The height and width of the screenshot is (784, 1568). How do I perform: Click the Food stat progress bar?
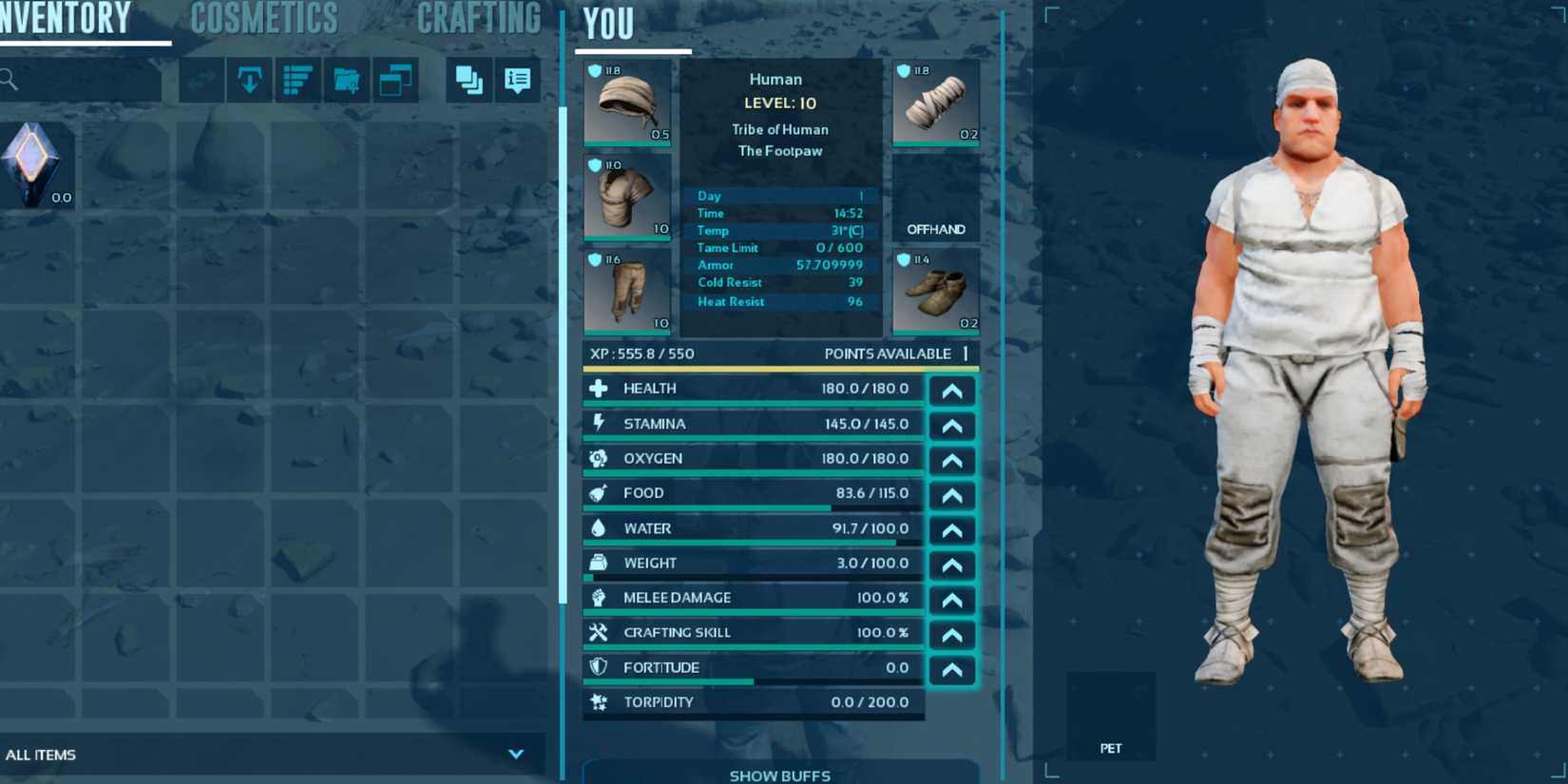[x=751, y=507]
